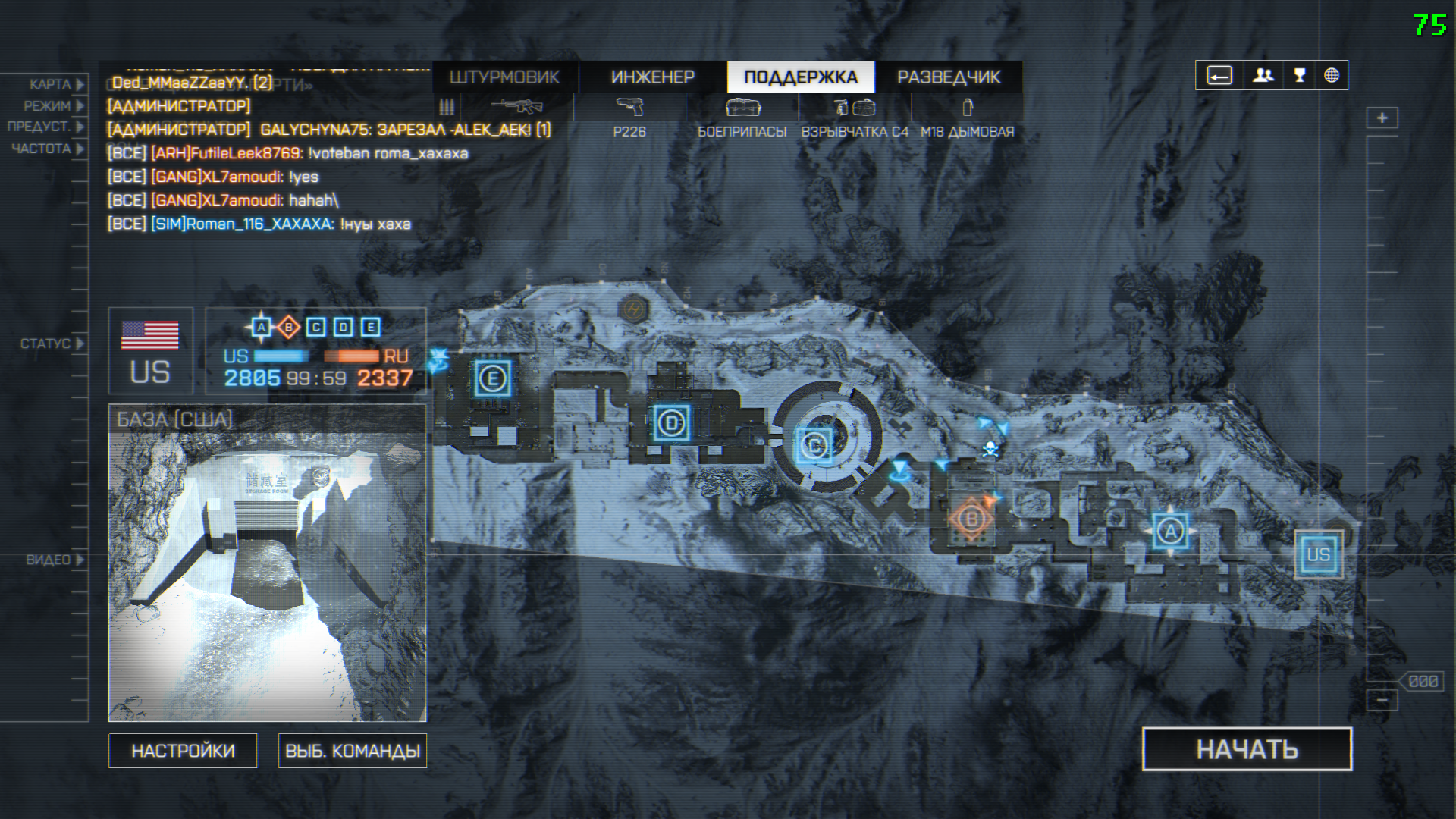Click ВЫБ. КОМАНДЫ team select button
This screenshot has height=819, width=1456.
click(x=353, y=751)
